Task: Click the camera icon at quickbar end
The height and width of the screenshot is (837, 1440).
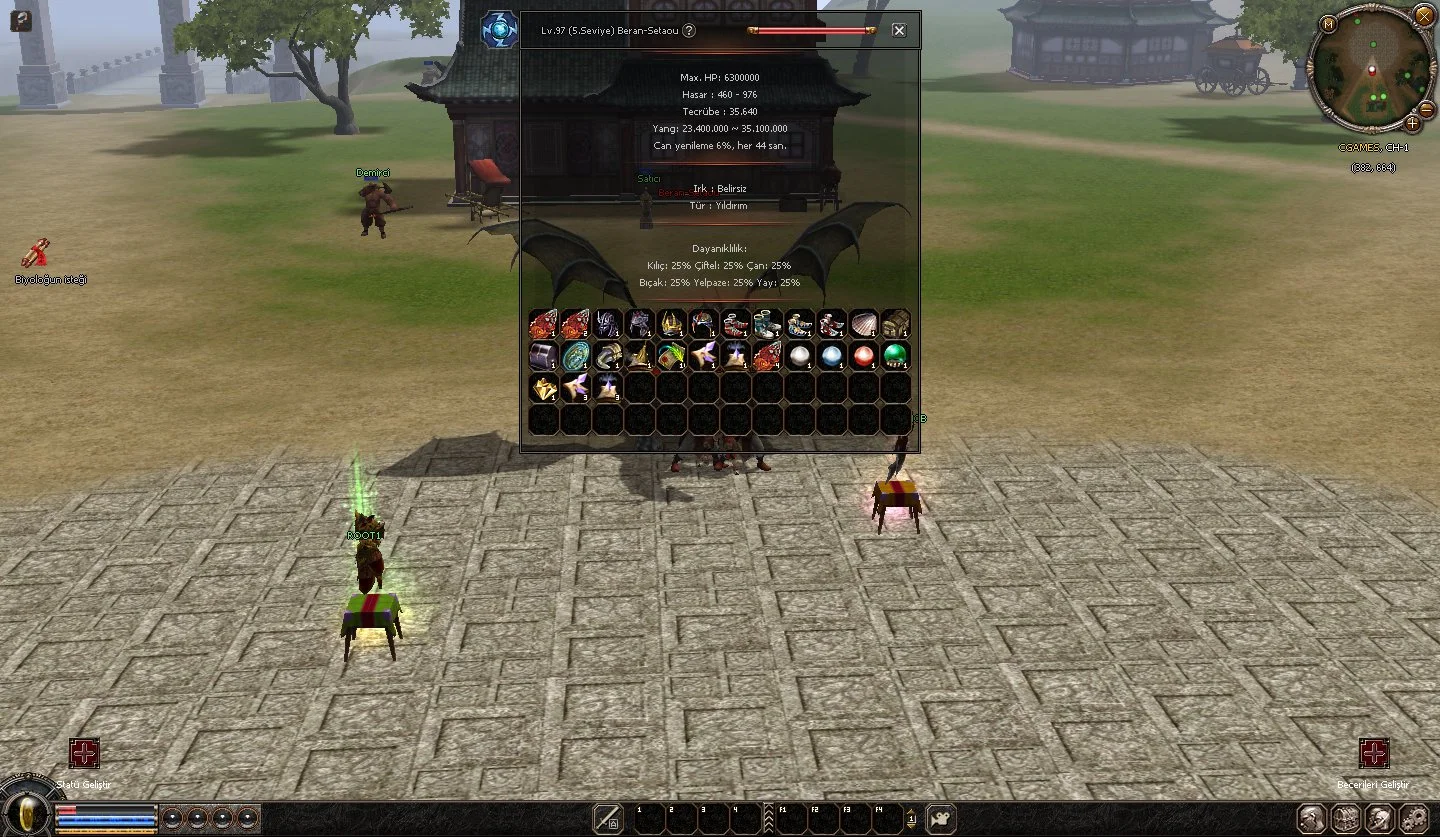Action: (x=940, y=818)
